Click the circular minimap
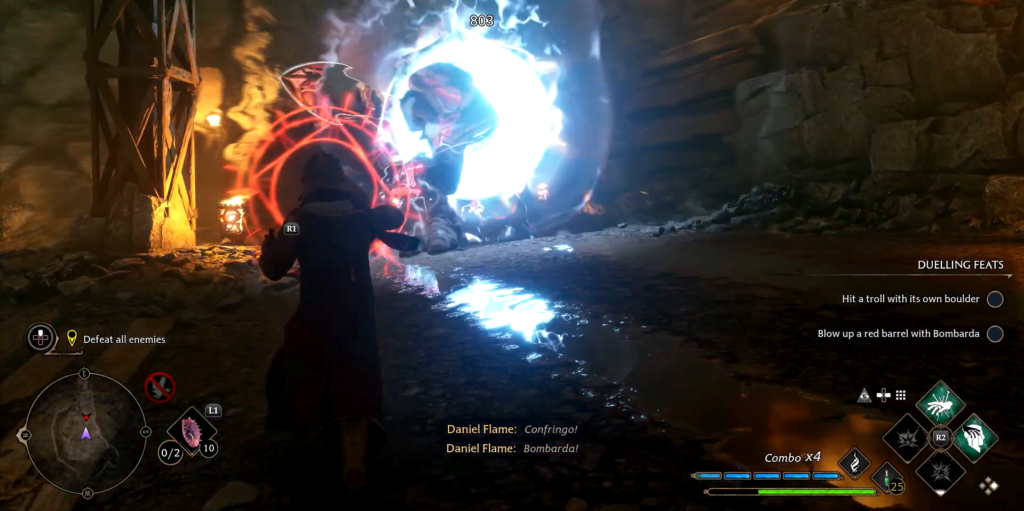Viewport: 1024px width, 511px height. 85,432
